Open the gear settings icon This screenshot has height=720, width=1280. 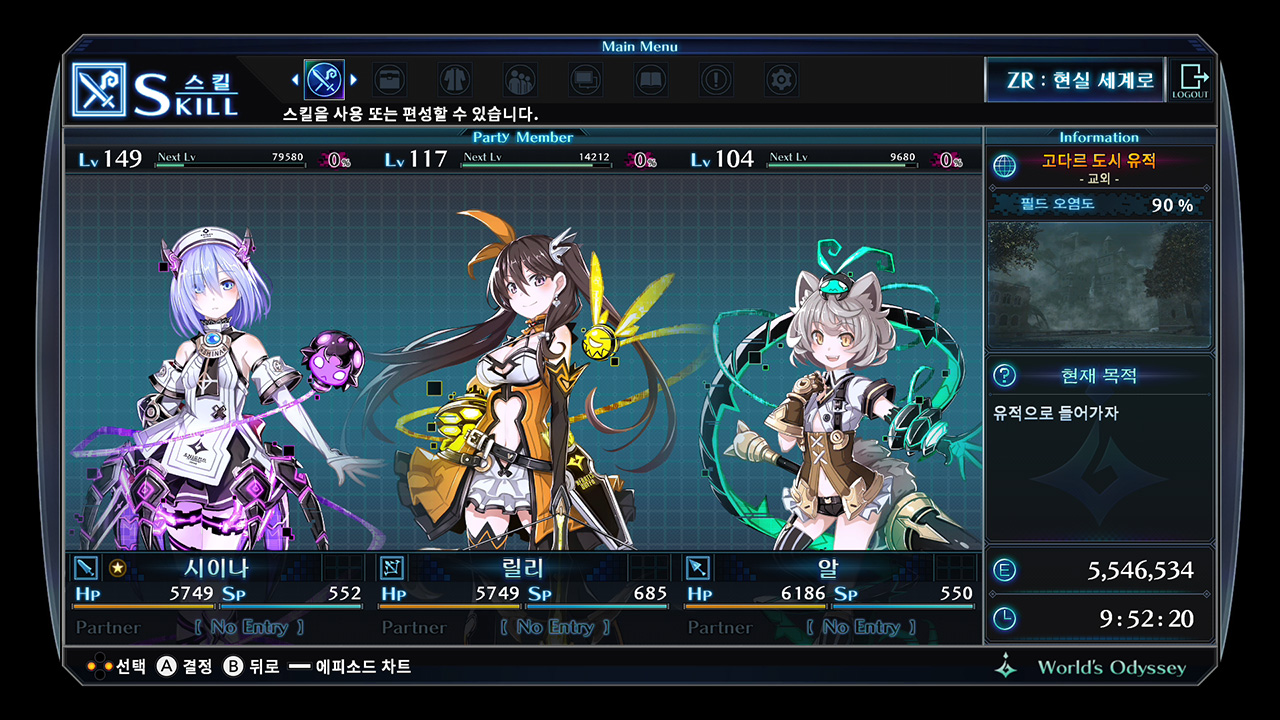pos(781,80)
